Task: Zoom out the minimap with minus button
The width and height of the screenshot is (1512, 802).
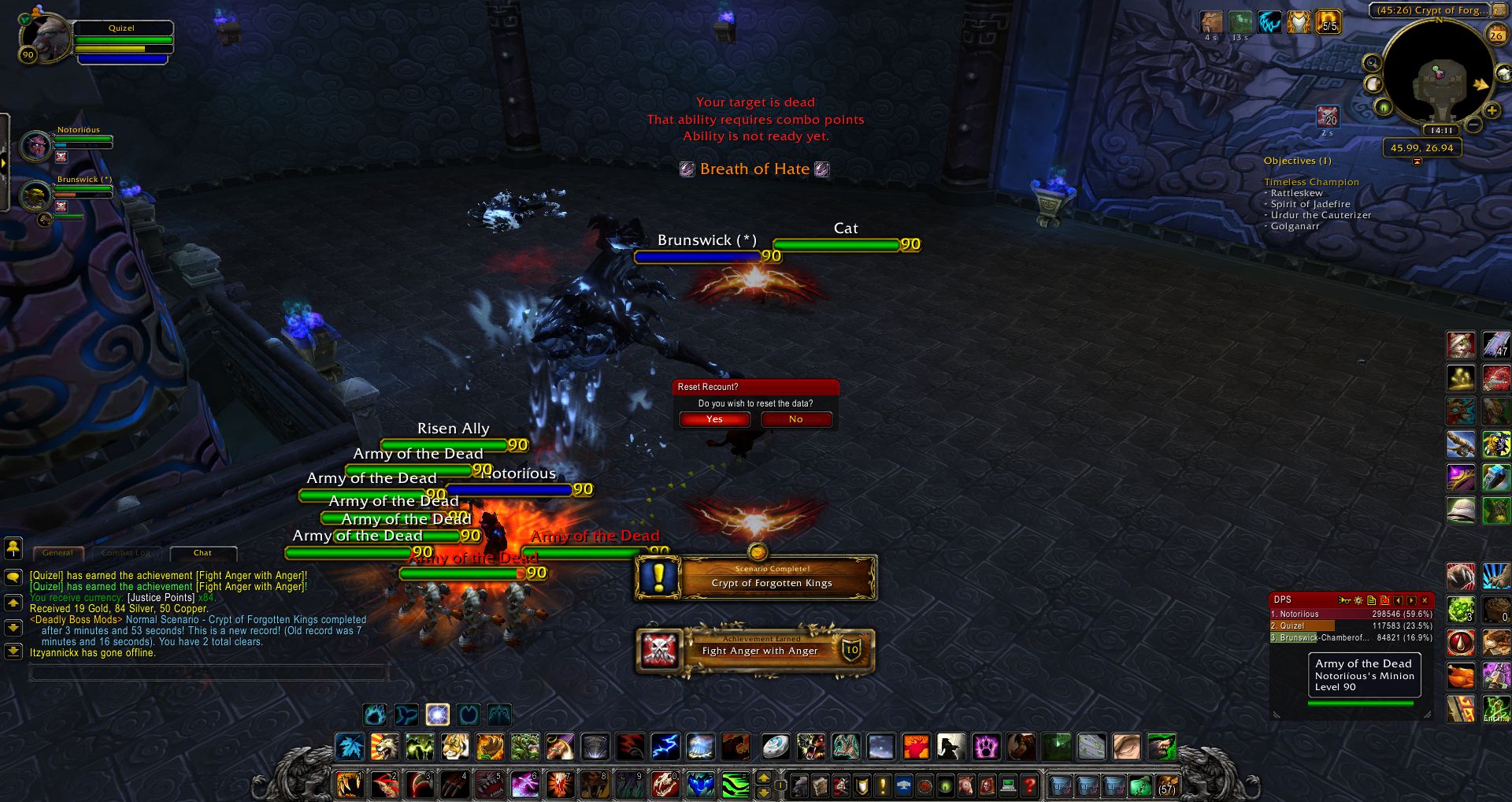Action: (1474, 124)
